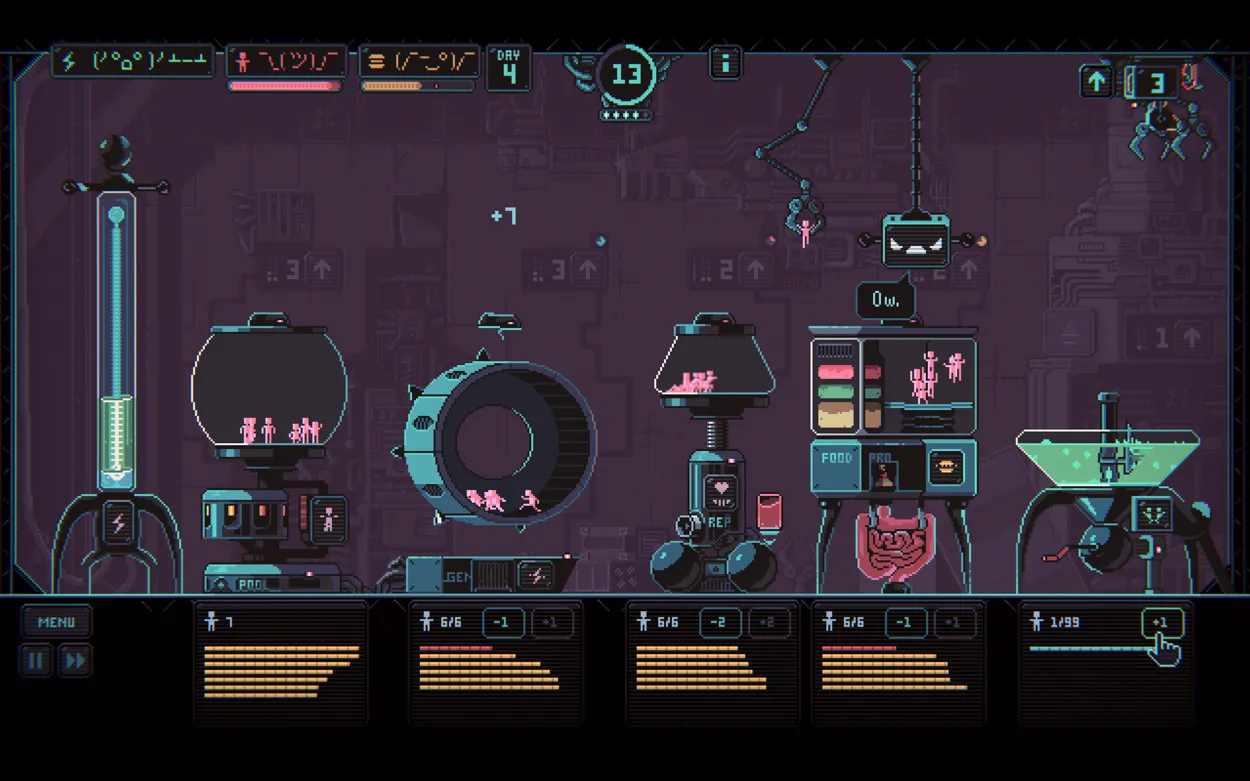
Task: Remove one worker in the generator wheel's panel
Action: pos(503,623)
